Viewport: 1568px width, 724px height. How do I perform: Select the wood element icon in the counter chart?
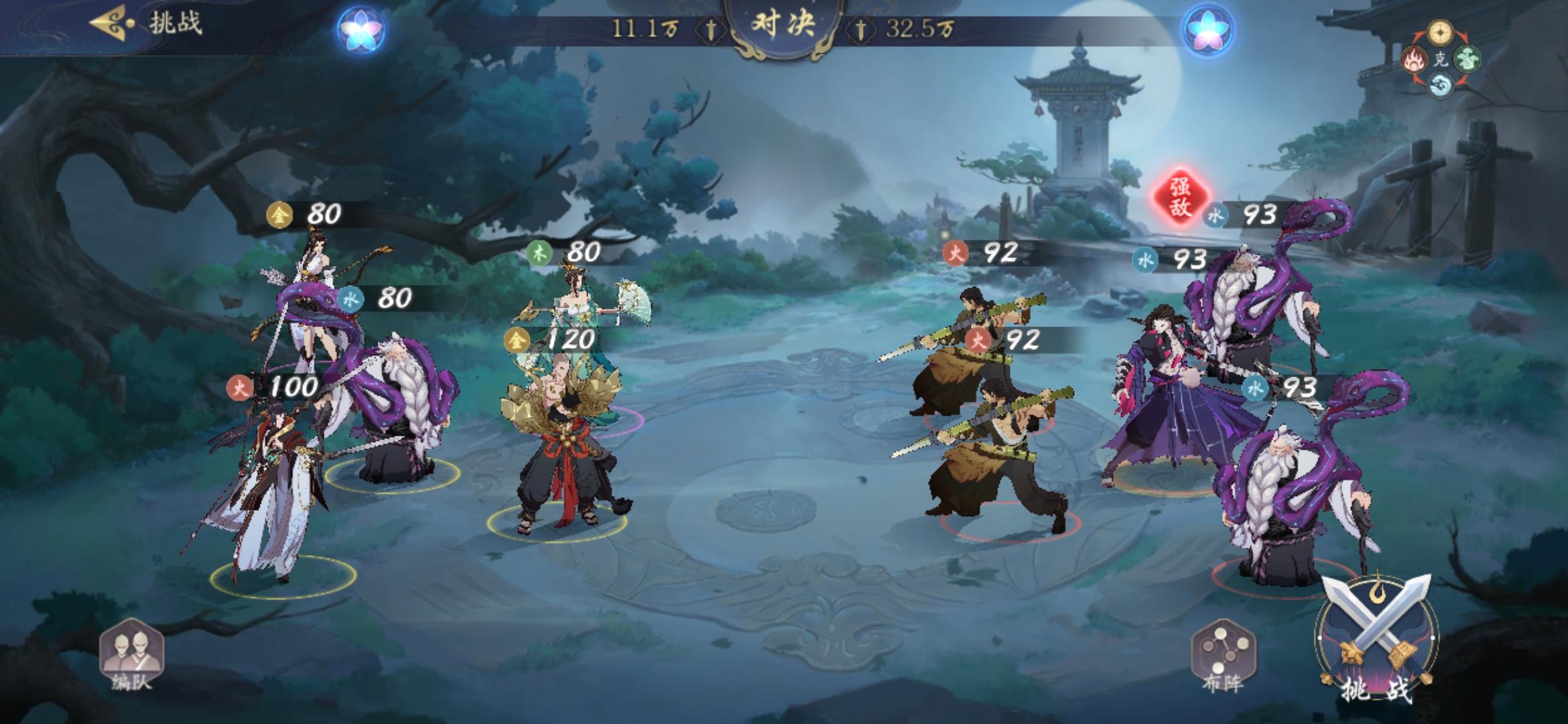[1467, 58]
